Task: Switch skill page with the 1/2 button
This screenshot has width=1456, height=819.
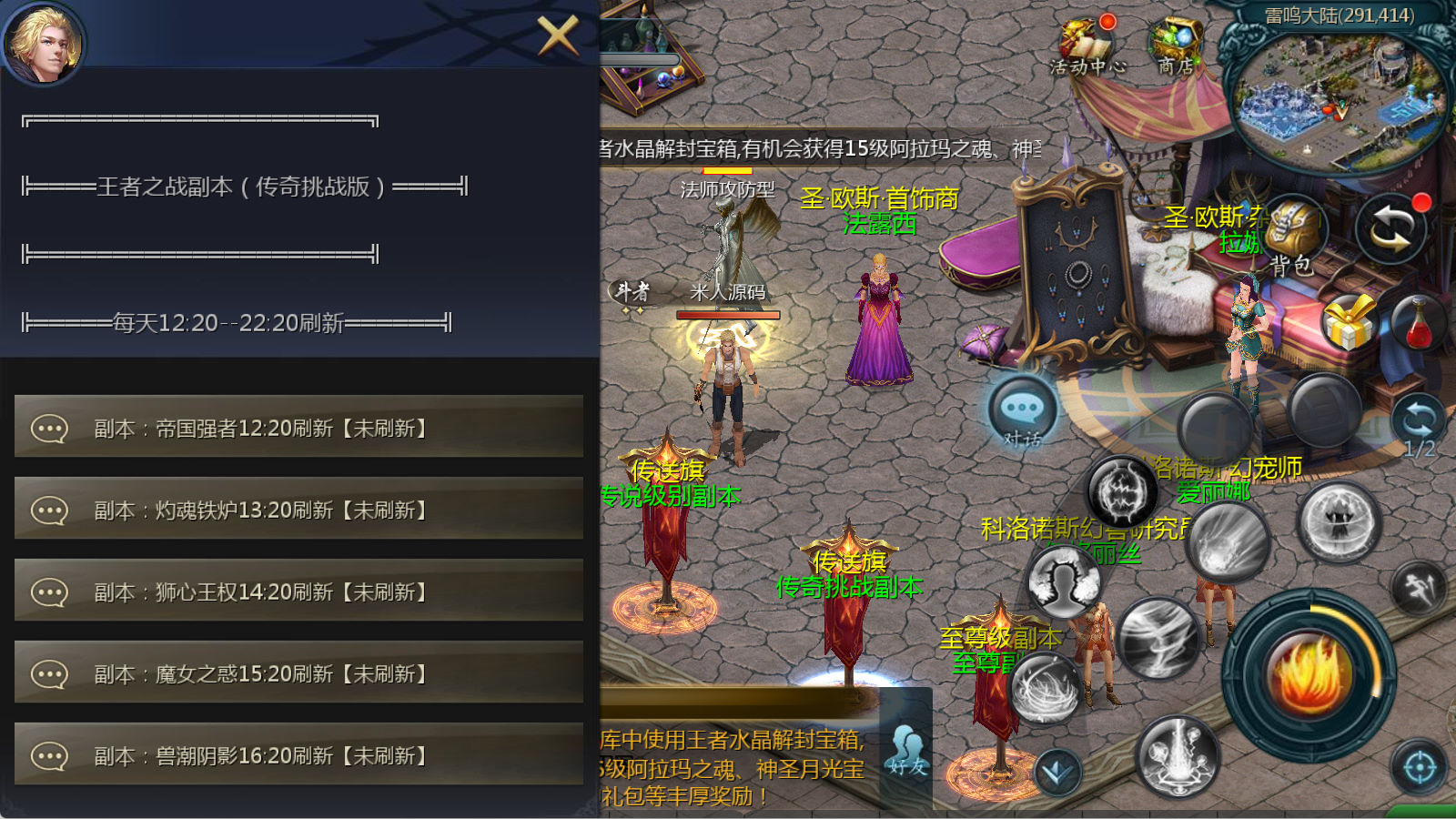Action: [1419, 426]
